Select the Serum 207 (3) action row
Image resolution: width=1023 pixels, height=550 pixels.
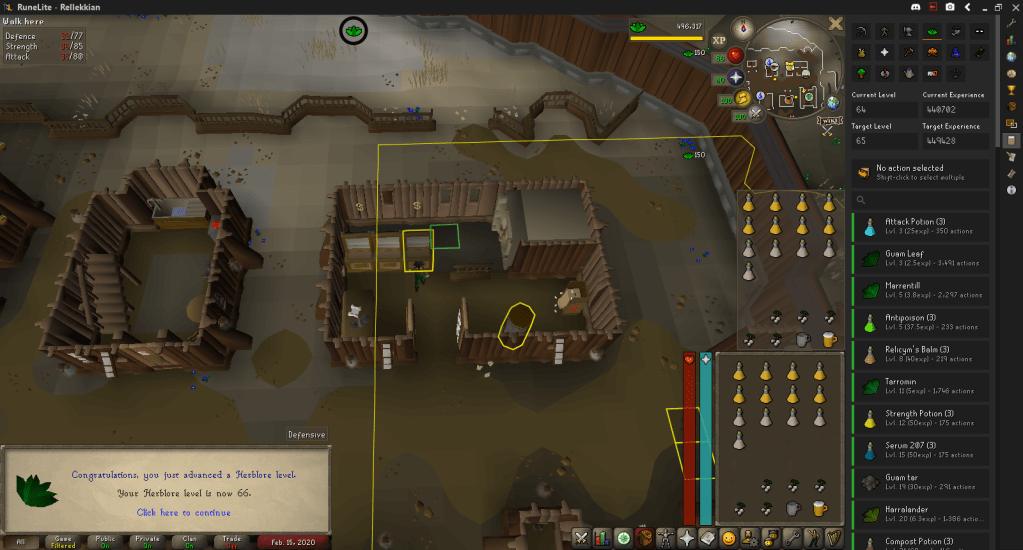[x=921, y=450]
